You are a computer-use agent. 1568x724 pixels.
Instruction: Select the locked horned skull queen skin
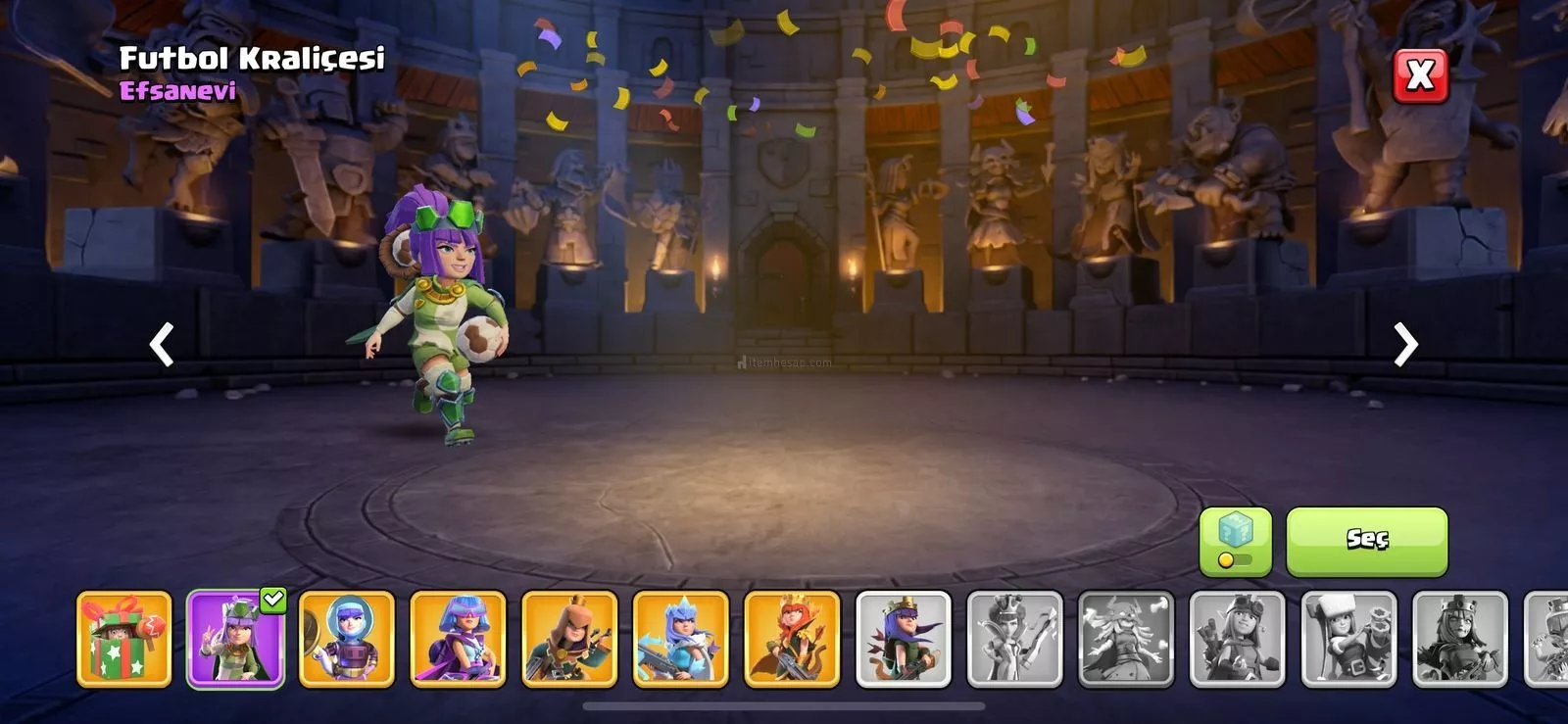[1126, 639]
